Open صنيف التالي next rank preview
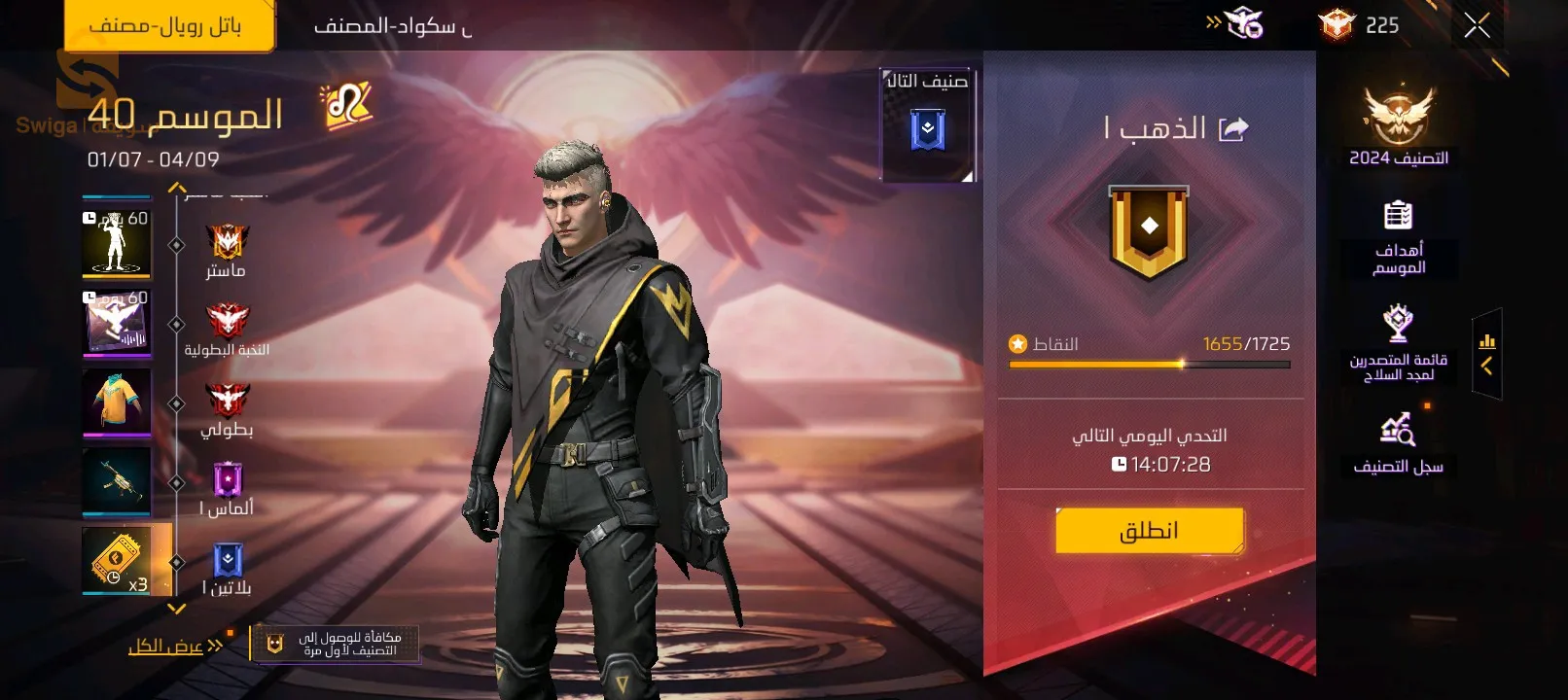 927,123
